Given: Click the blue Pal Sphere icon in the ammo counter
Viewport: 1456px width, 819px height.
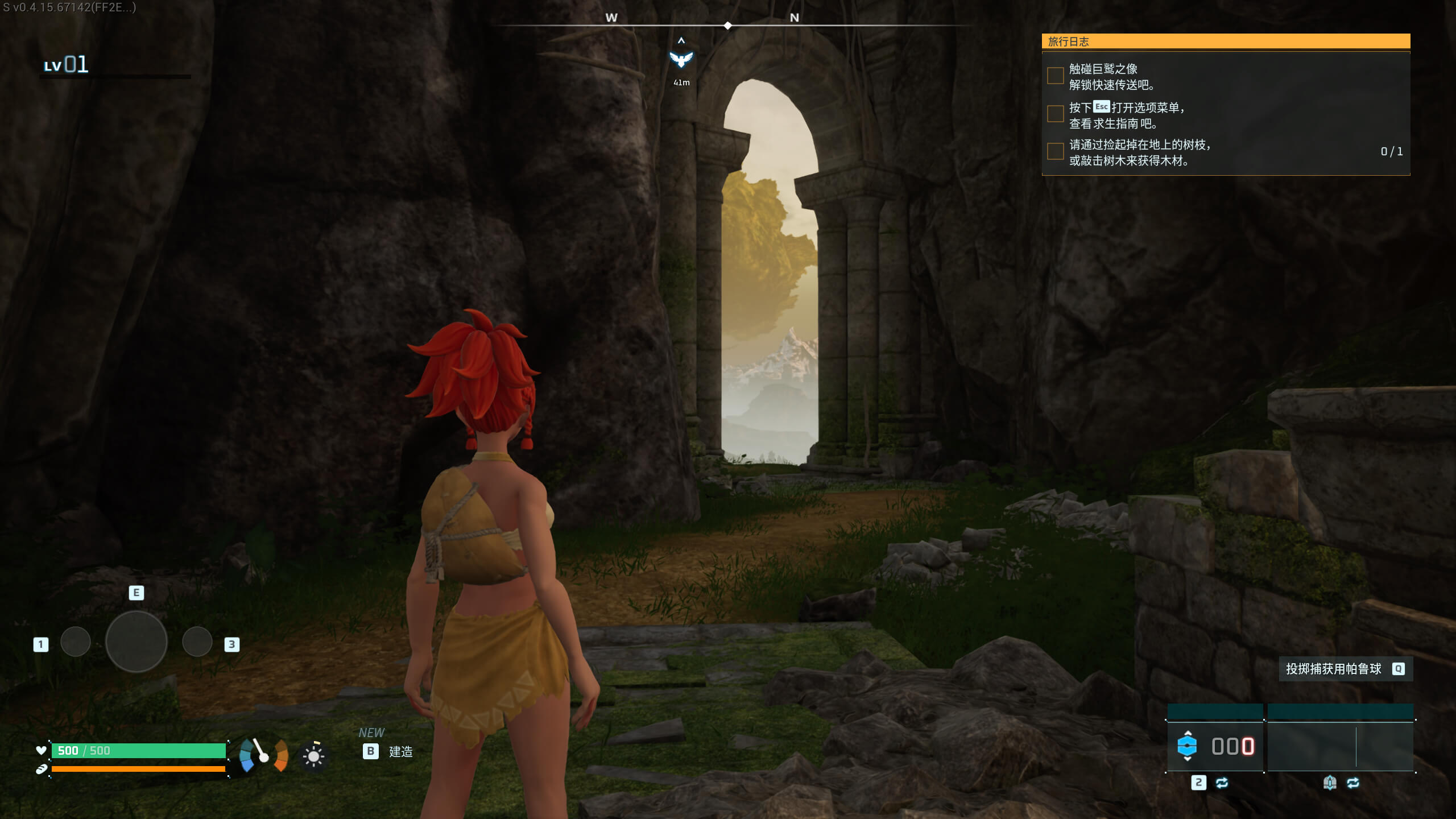Looking at the screenshot, I should [1188, 747].
